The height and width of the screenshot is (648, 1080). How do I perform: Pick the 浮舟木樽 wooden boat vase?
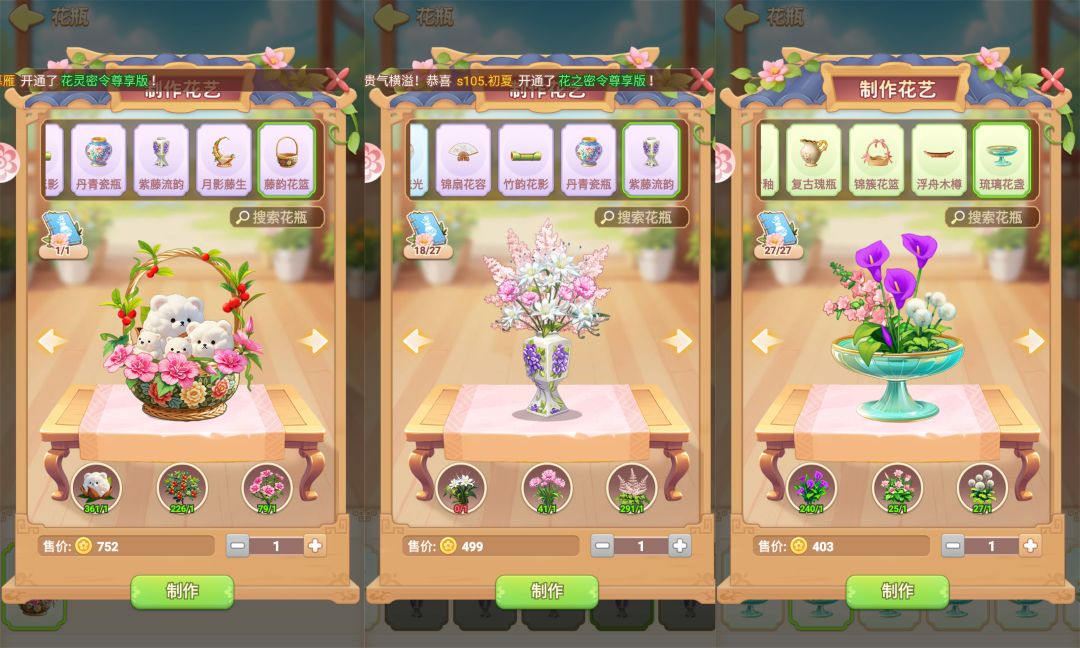[939, 159]
